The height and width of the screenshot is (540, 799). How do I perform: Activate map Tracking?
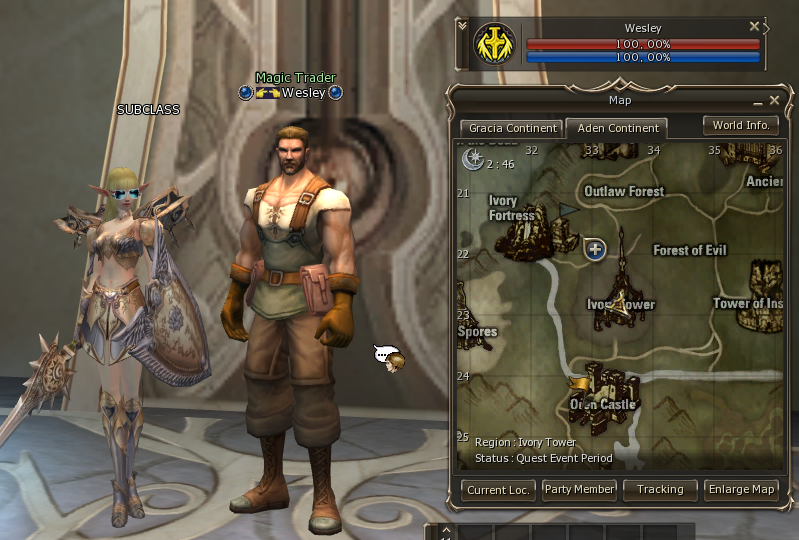tap(660, 490)
